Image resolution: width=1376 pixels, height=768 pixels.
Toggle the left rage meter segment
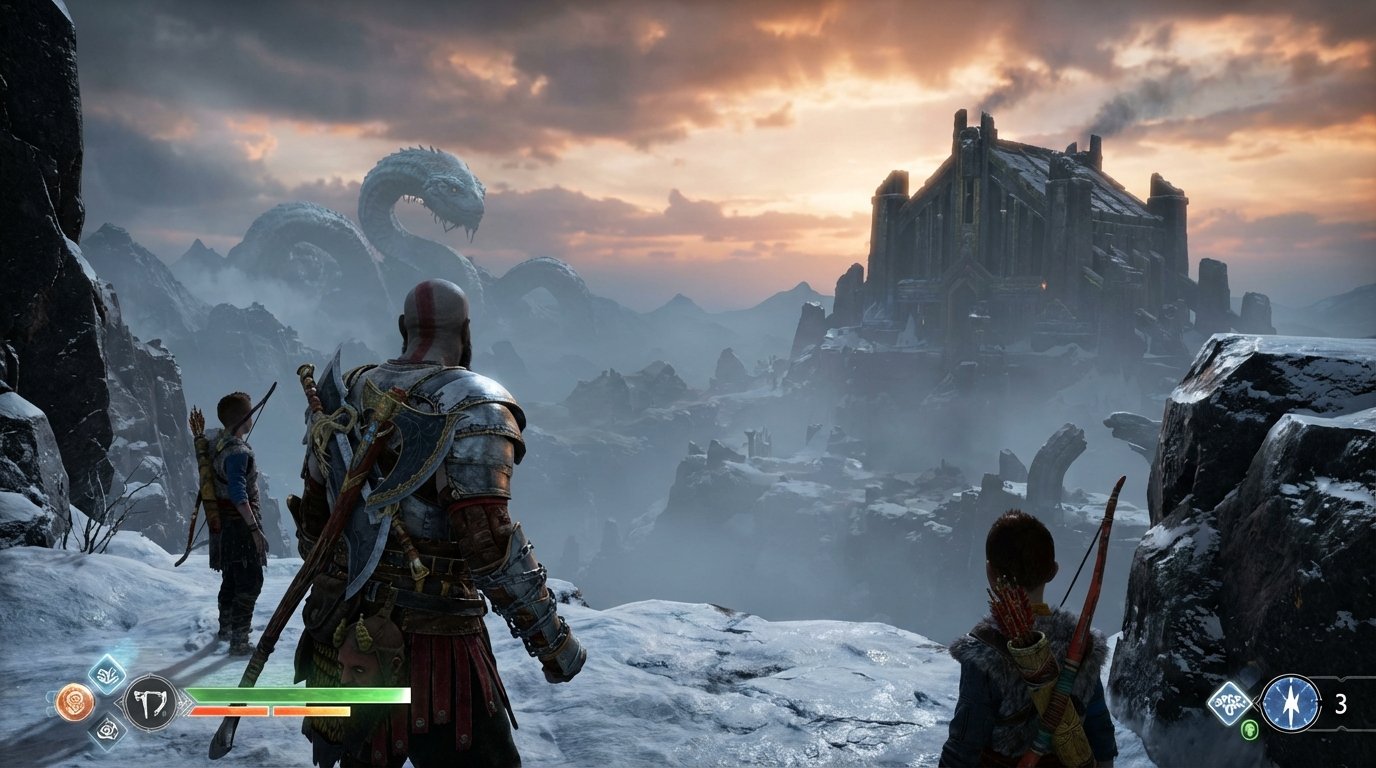pos(230,711)
